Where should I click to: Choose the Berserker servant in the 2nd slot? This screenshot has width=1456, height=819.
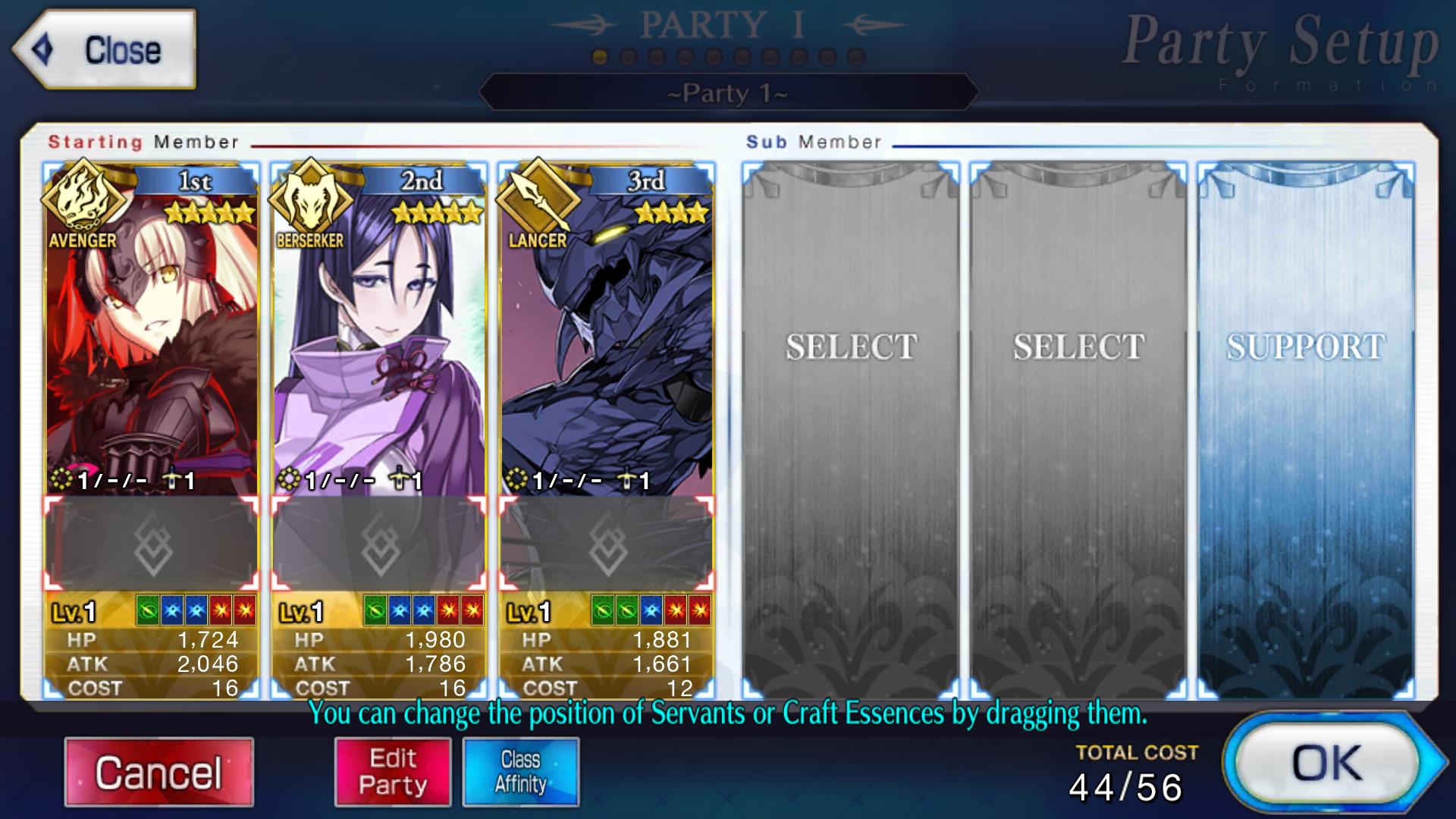(x=379, y=341)
